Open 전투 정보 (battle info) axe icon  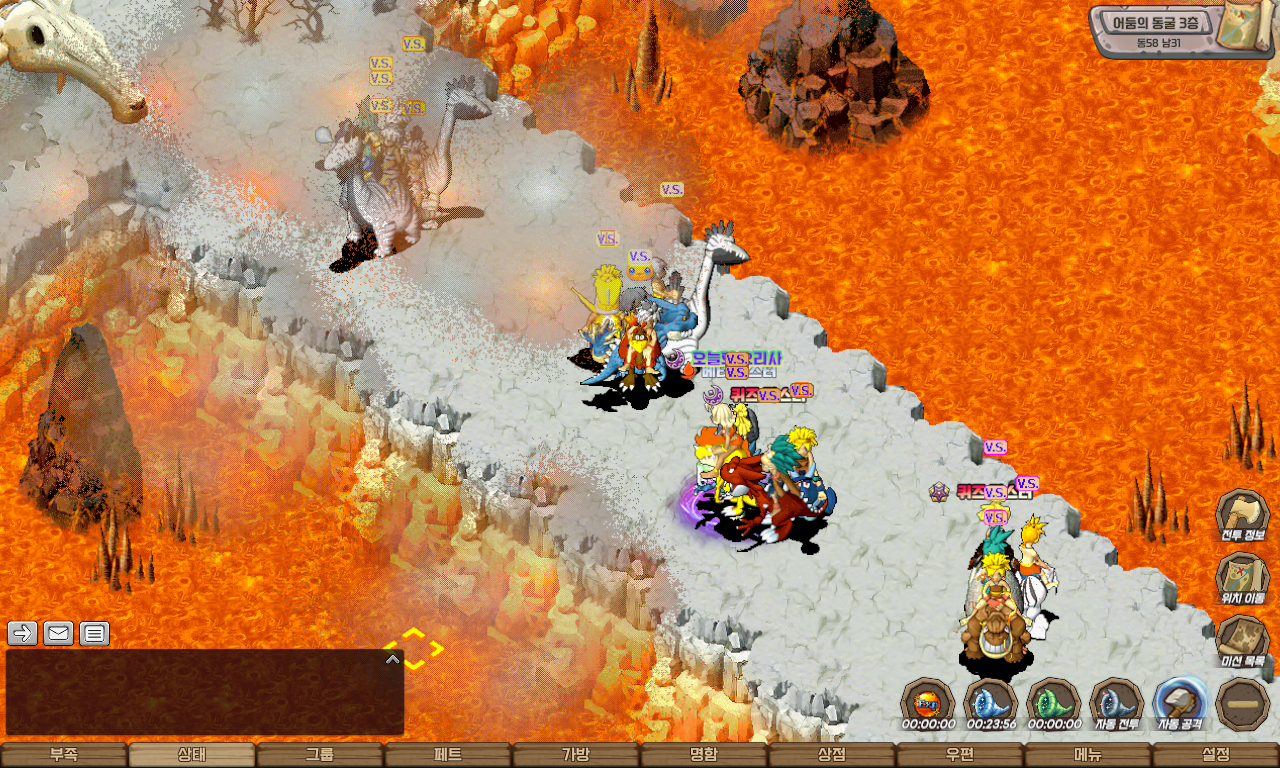(1242, 517)
